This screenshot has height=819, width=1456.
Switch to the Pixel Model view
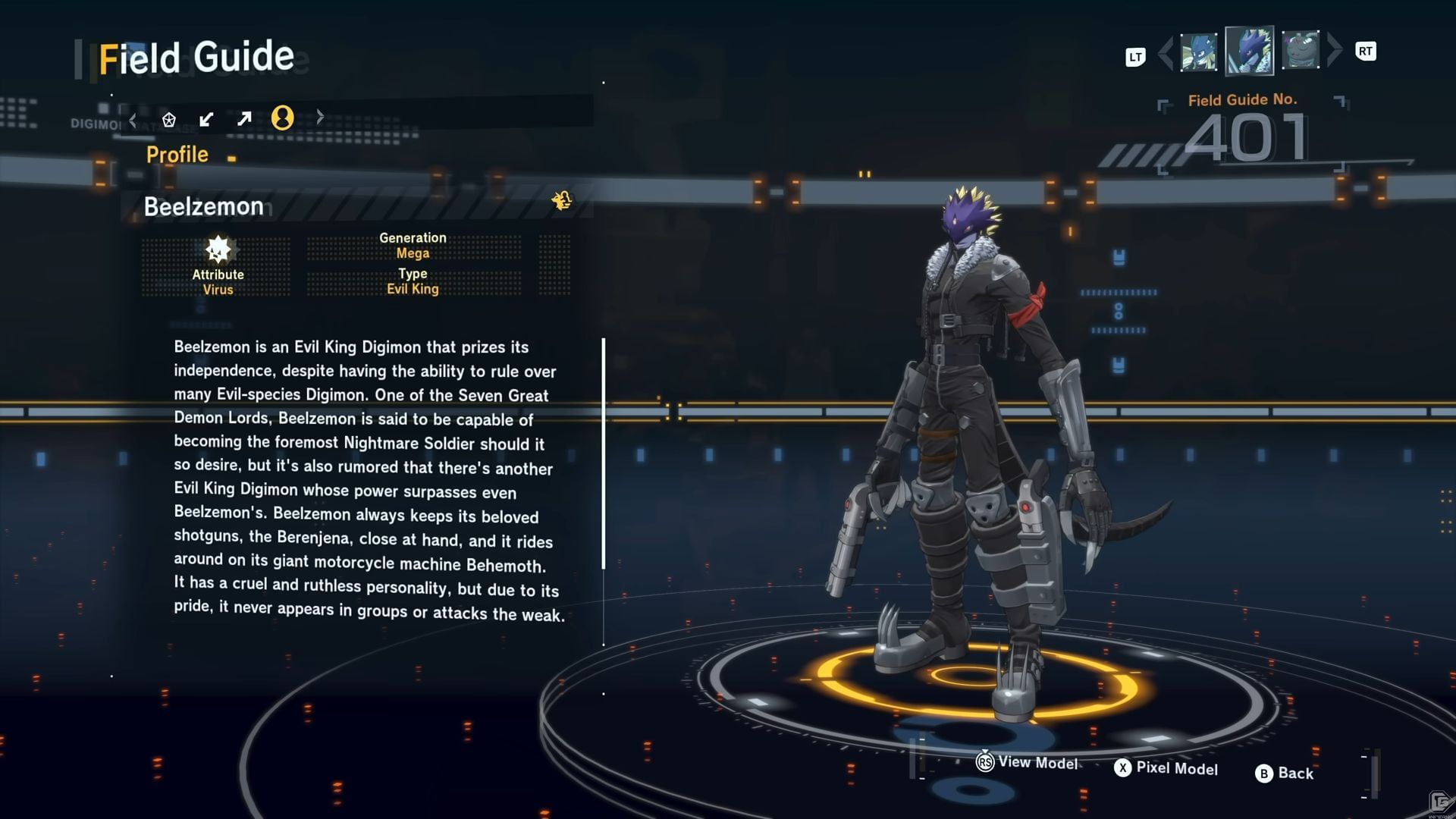pyautogui.click(x=1166, y=768)
